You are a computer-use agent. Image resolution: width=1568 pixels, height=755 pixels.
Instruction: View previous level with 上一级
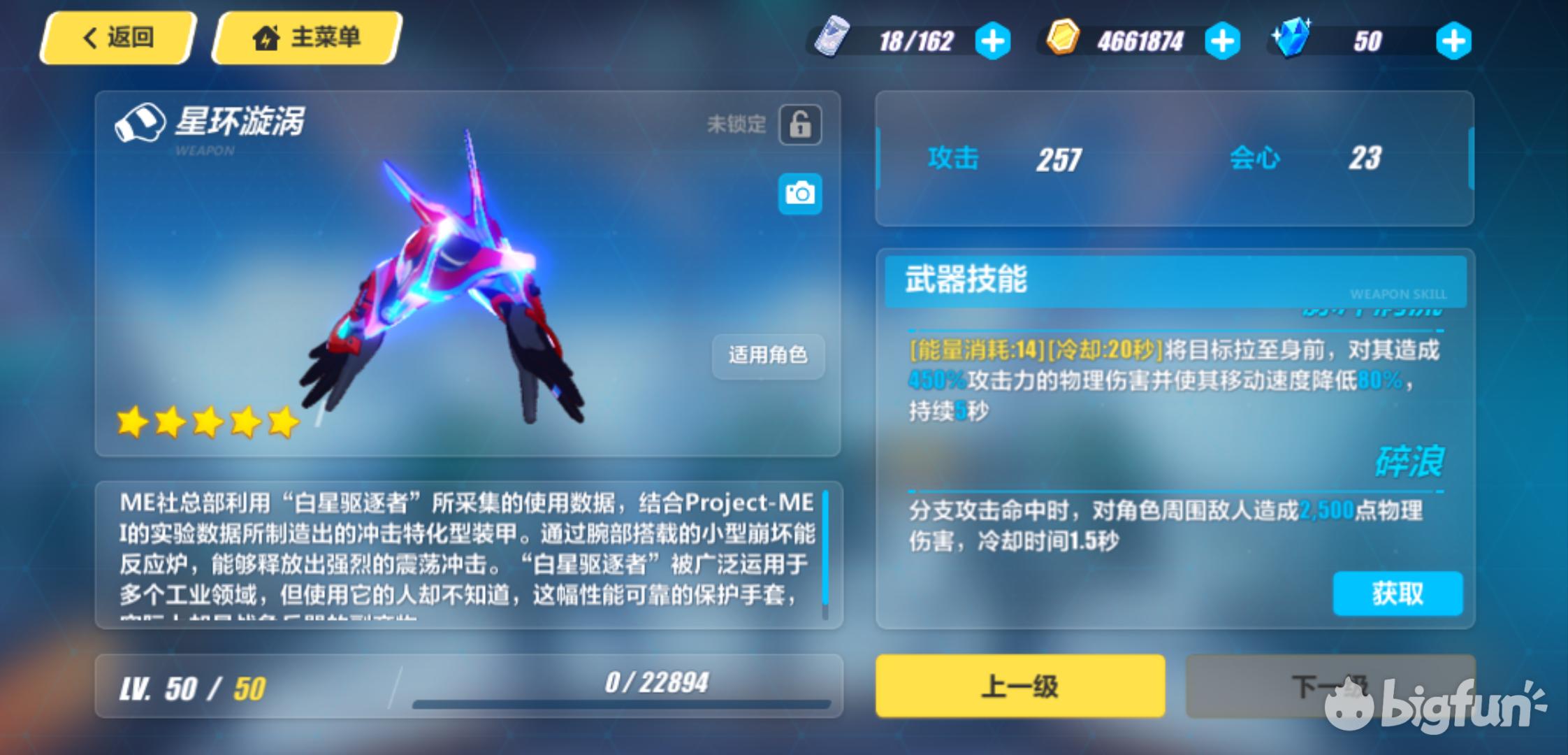(x=1020, y=686)
